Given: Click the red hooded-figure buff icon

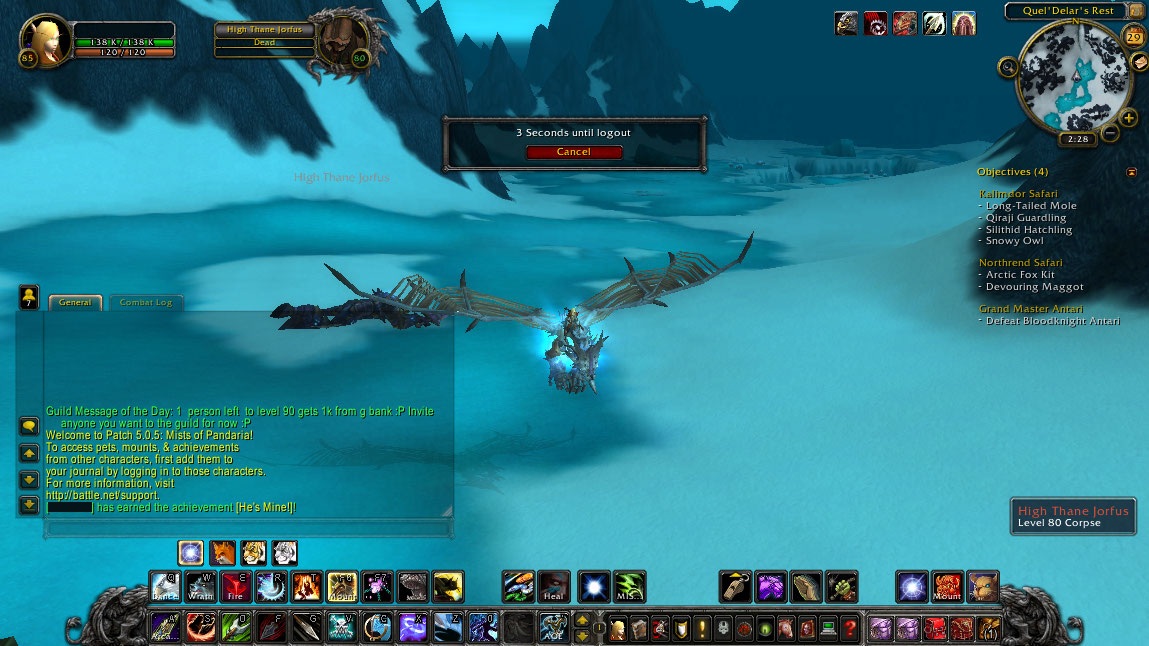Looking at the screenshot, I should point(963,23).
